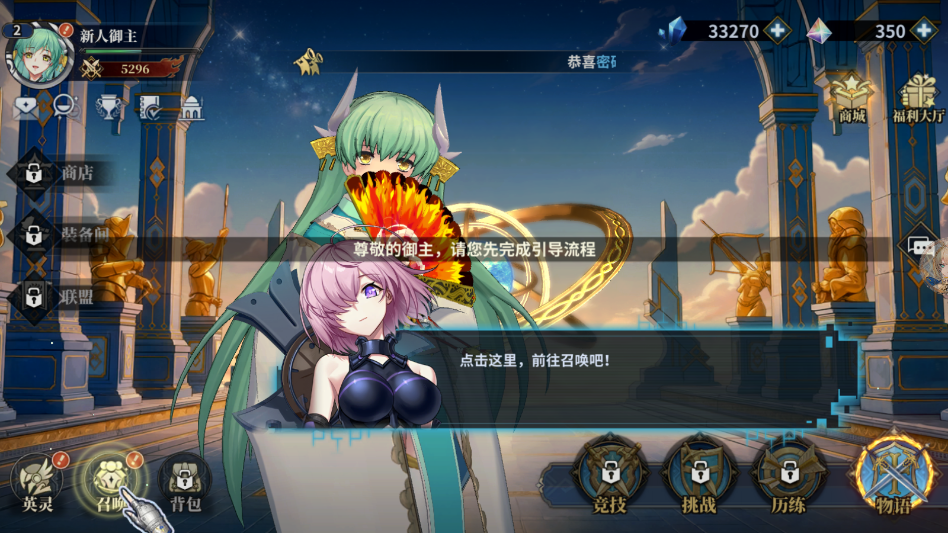Select the locked 挑战 challenge button

click(699, 475)
